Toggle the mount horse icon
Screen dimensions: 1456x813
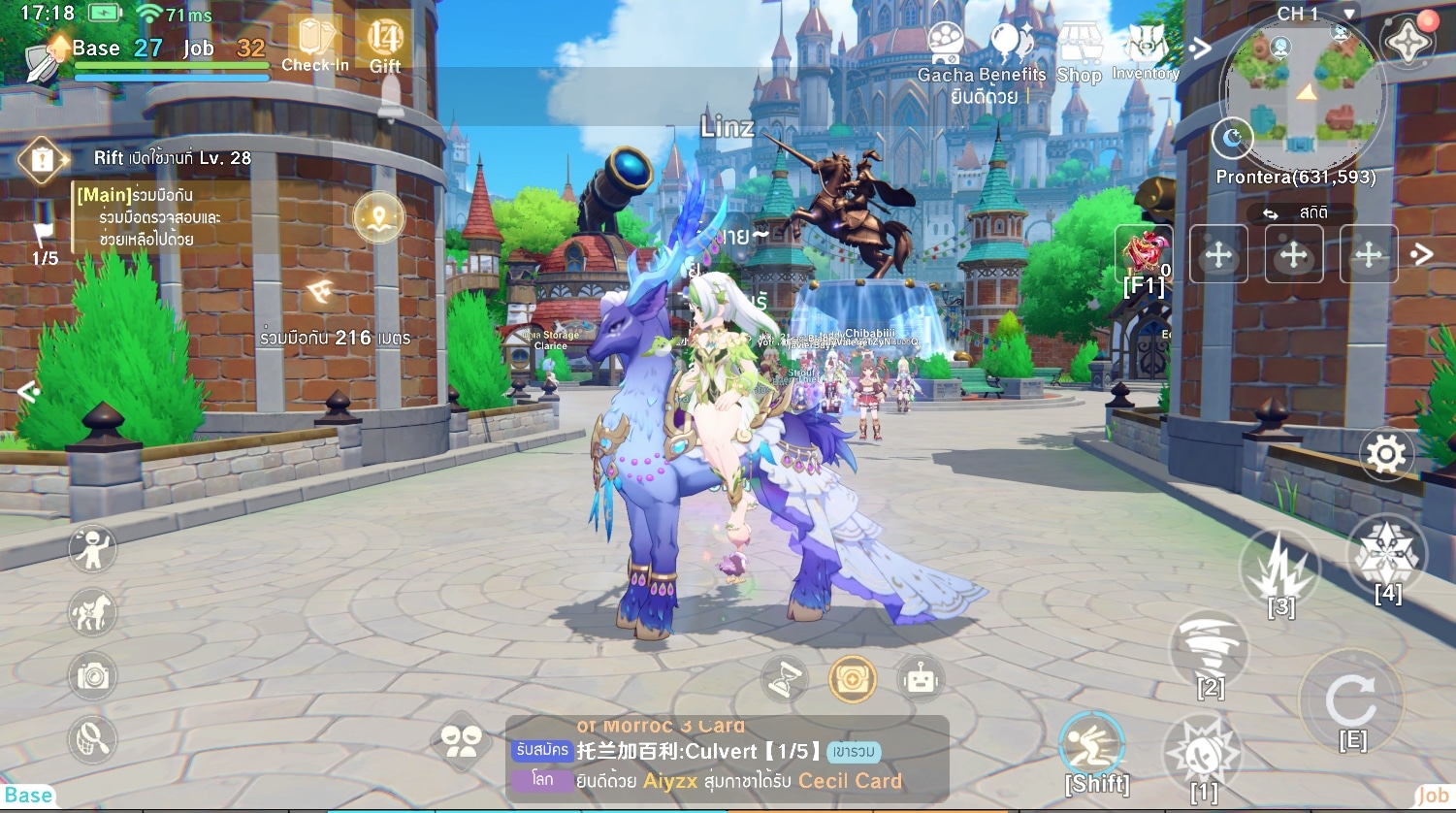coord(92,612)
